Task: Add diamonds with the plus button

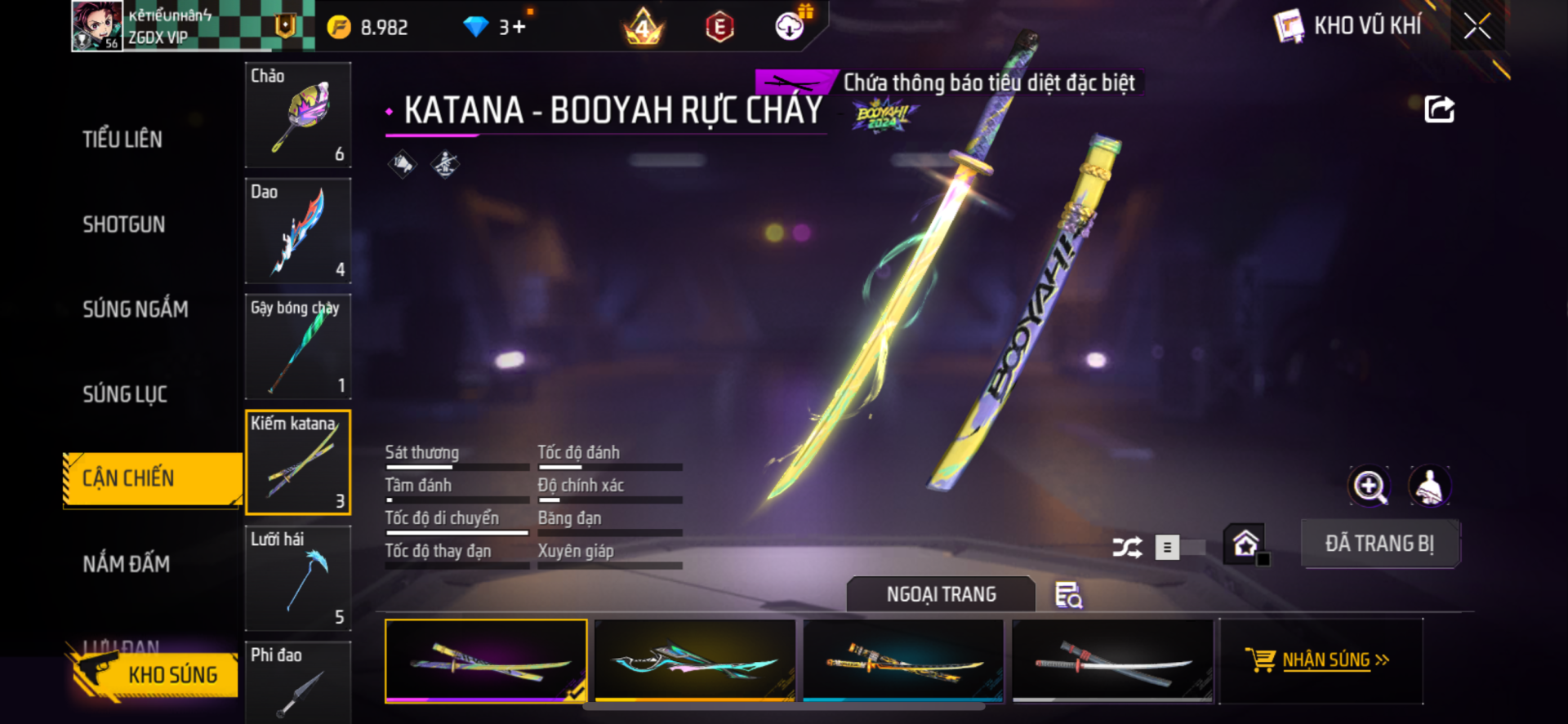Action: point(519,27)
